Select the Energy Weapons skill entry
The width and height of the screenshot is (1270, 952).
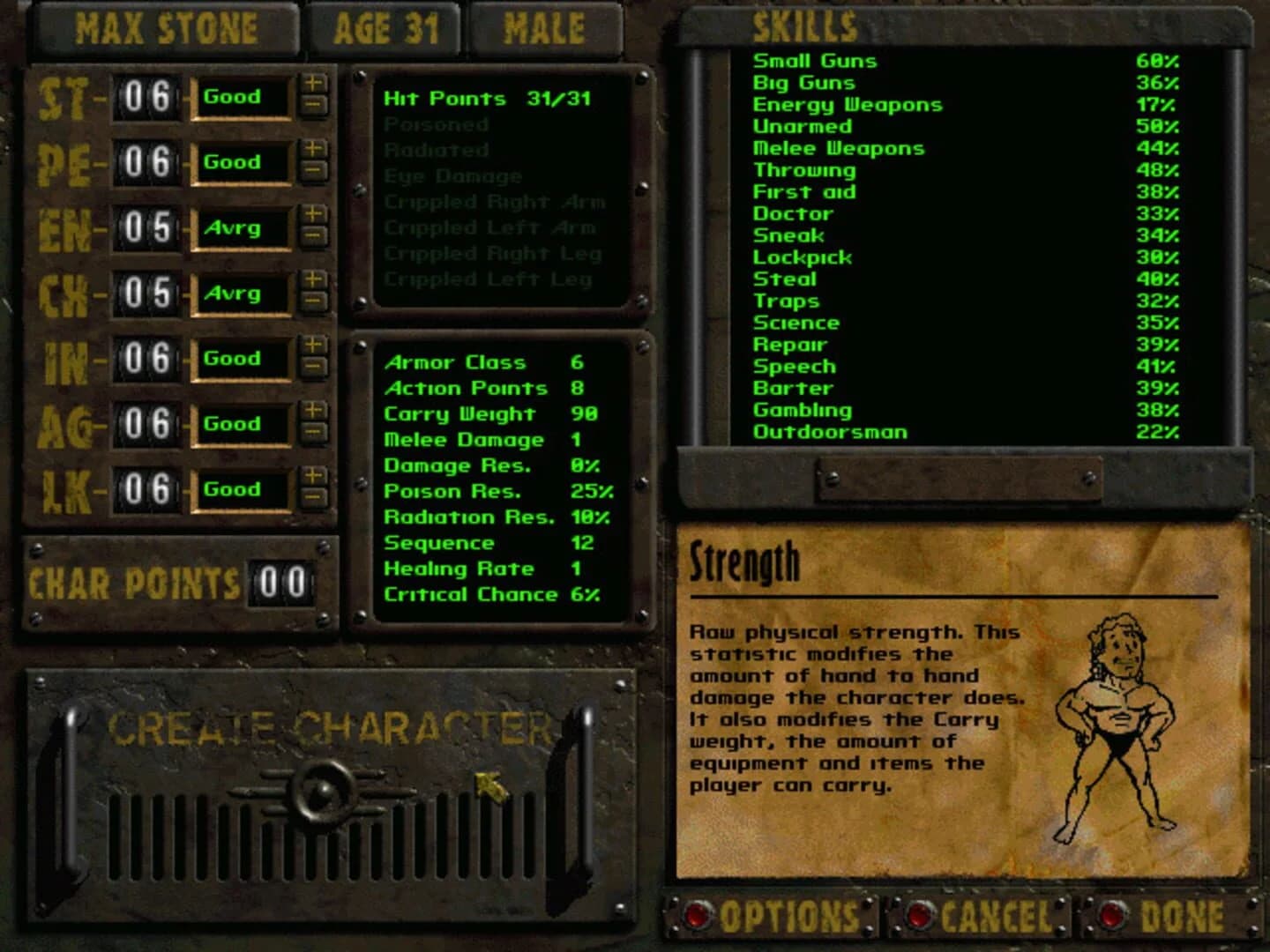(x=847, y=104)
